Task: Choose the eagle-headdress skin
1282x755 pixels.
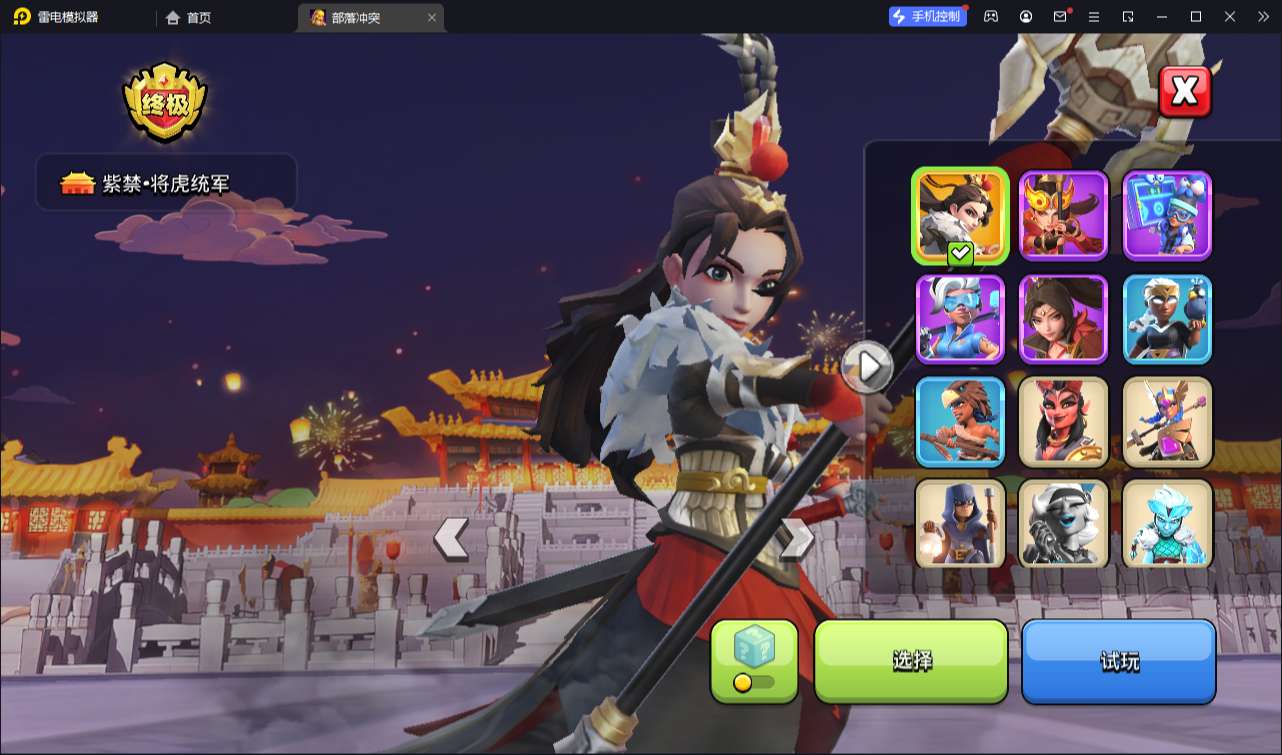Action: (960, 422)
